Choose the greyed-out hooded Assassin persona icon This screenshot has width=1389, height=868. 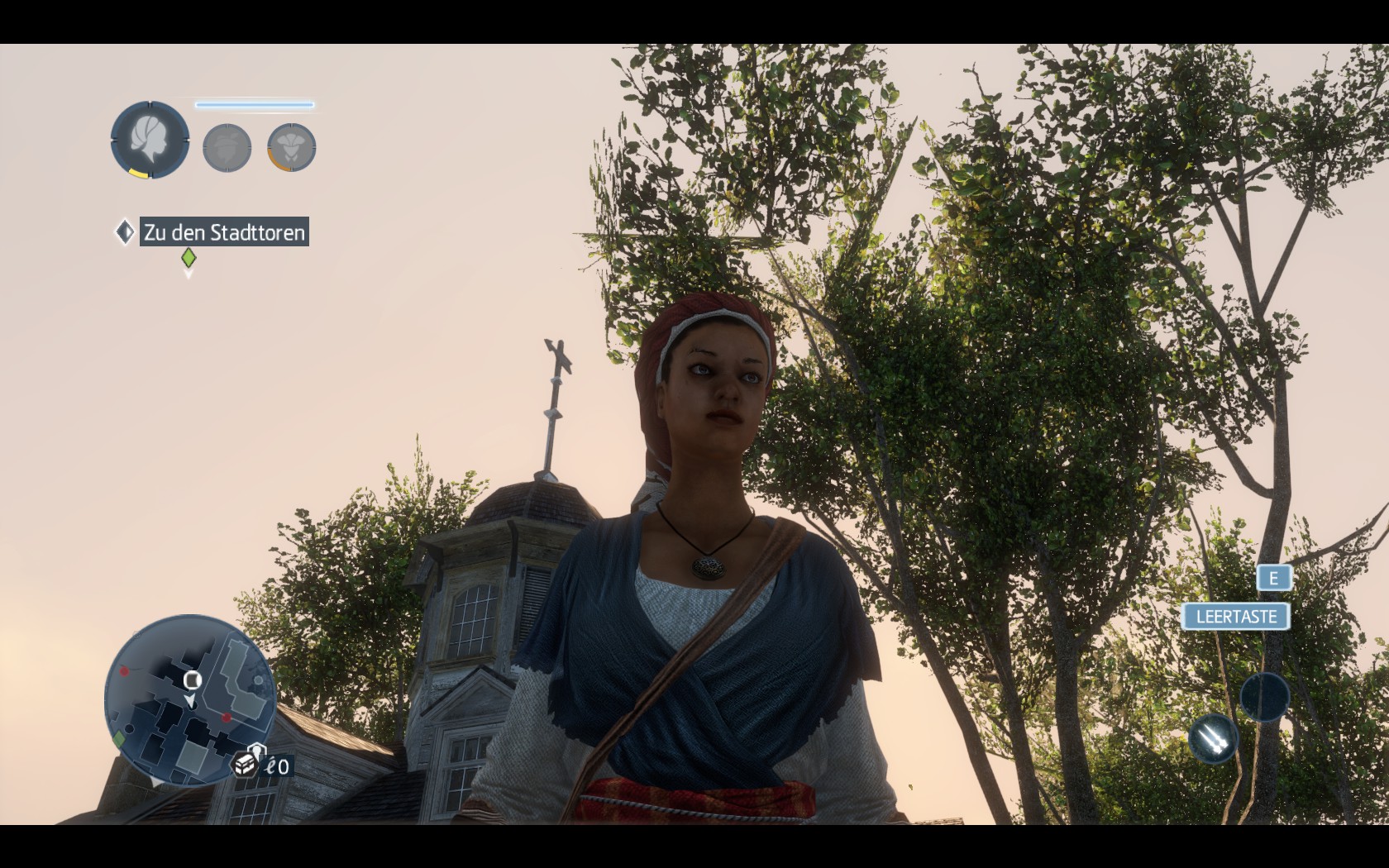227,148
